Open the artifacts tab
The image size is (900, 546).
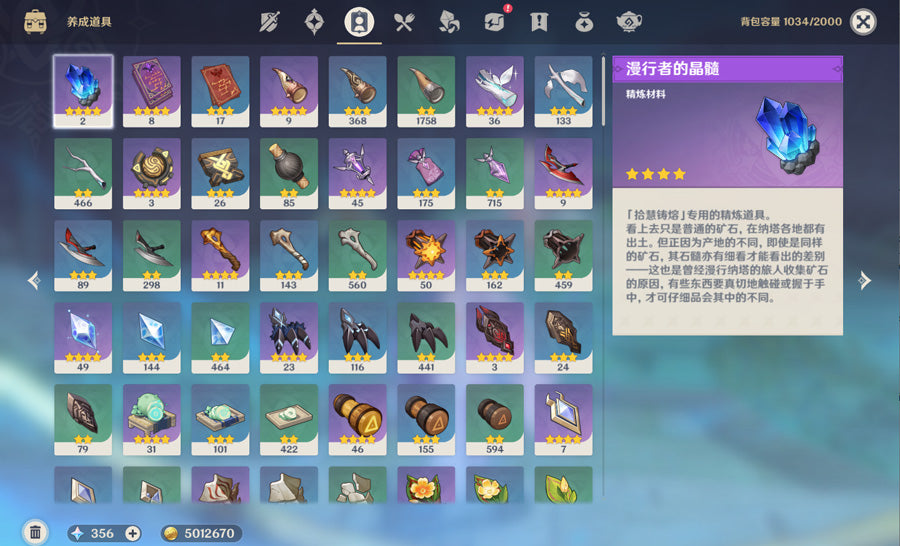pos(315,22)
